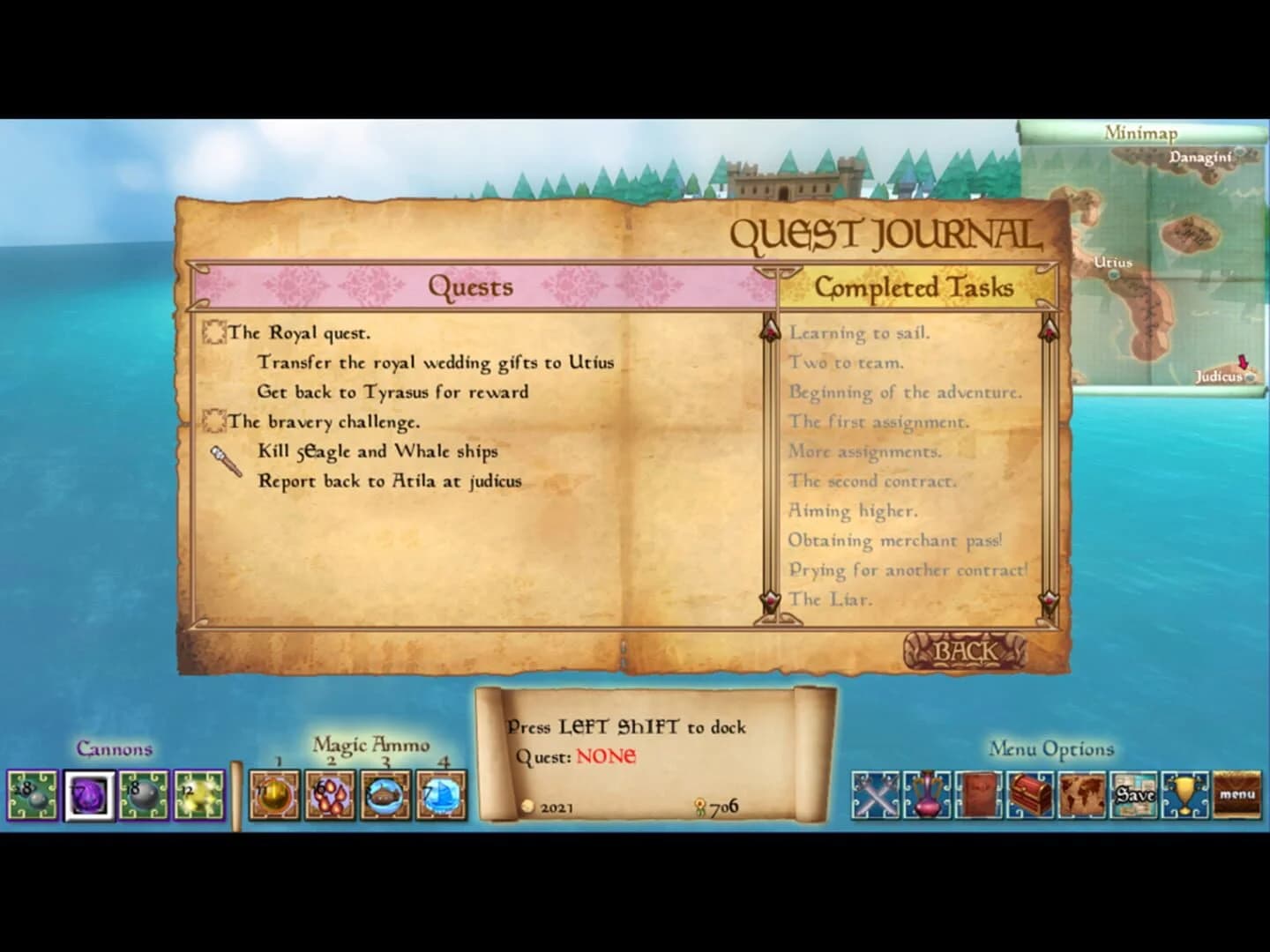Check The bravery challenge checkbox

(x=214, y=422)
